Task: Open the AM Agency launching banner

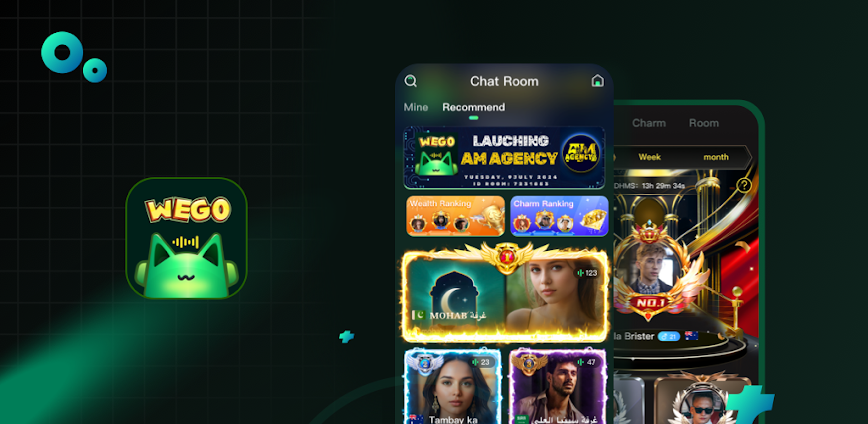Action: click(x=504, y=157)
